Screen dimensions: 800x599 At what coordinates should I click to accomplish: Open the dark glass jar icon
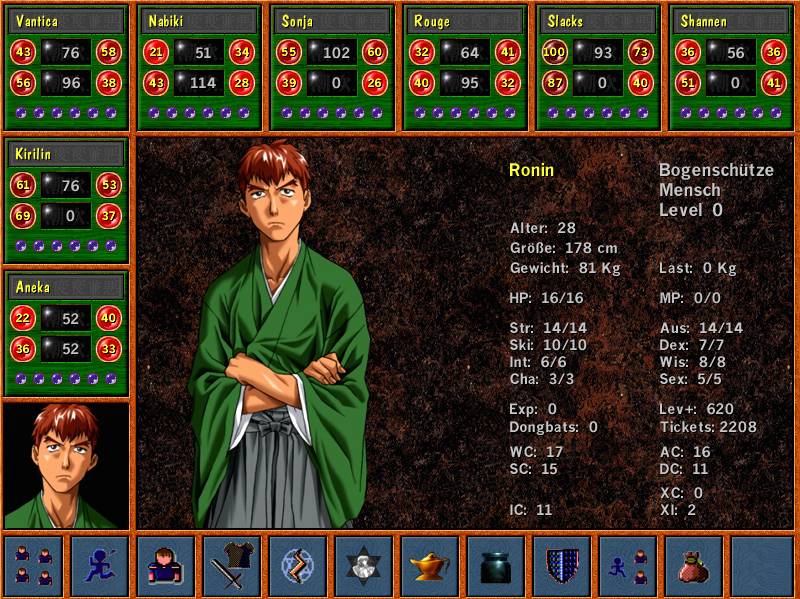[x=496, y=566]
